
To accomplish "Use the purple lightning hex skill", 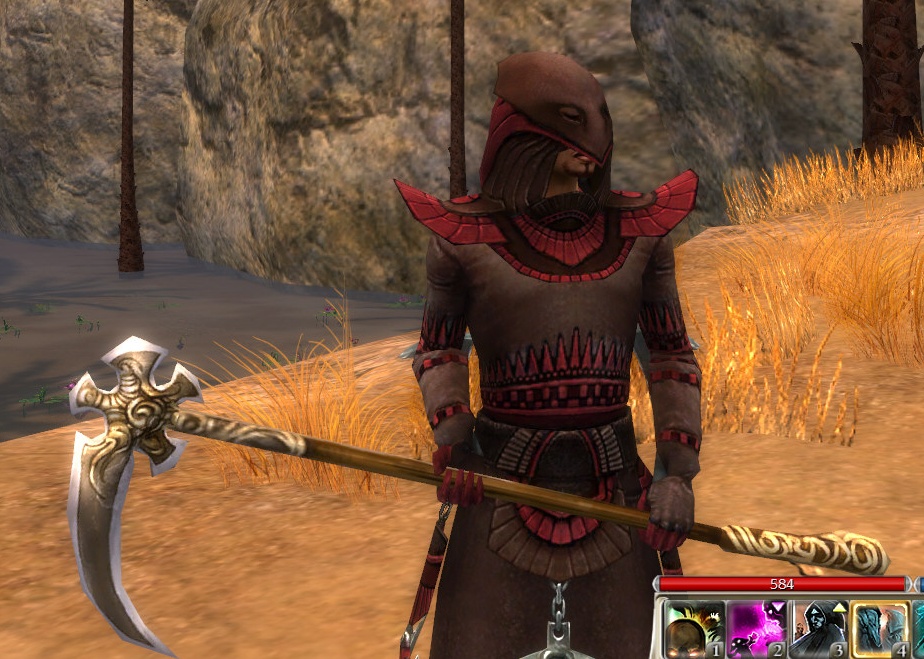I will click(x=755, y=630).
